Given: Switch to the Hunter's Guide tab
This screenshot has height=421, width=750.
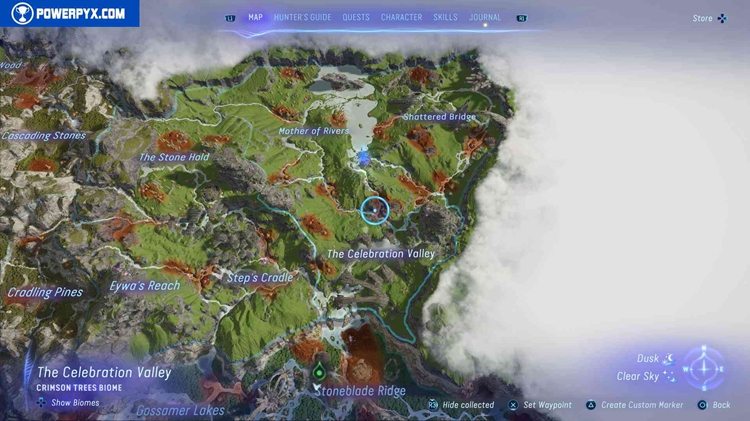Looking at the screenshot, I should click(302, 17).
